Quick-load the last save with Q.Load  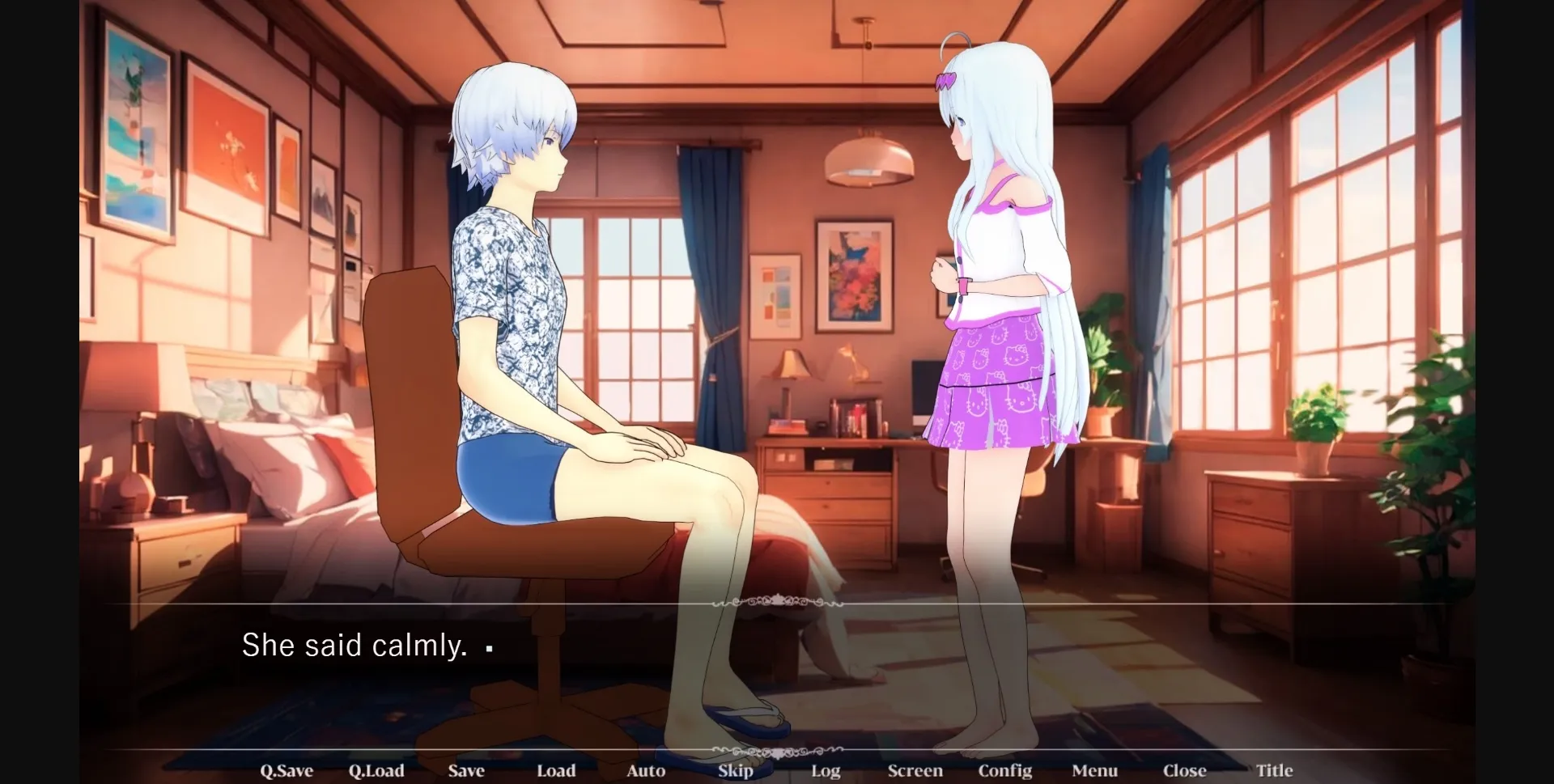376,770
